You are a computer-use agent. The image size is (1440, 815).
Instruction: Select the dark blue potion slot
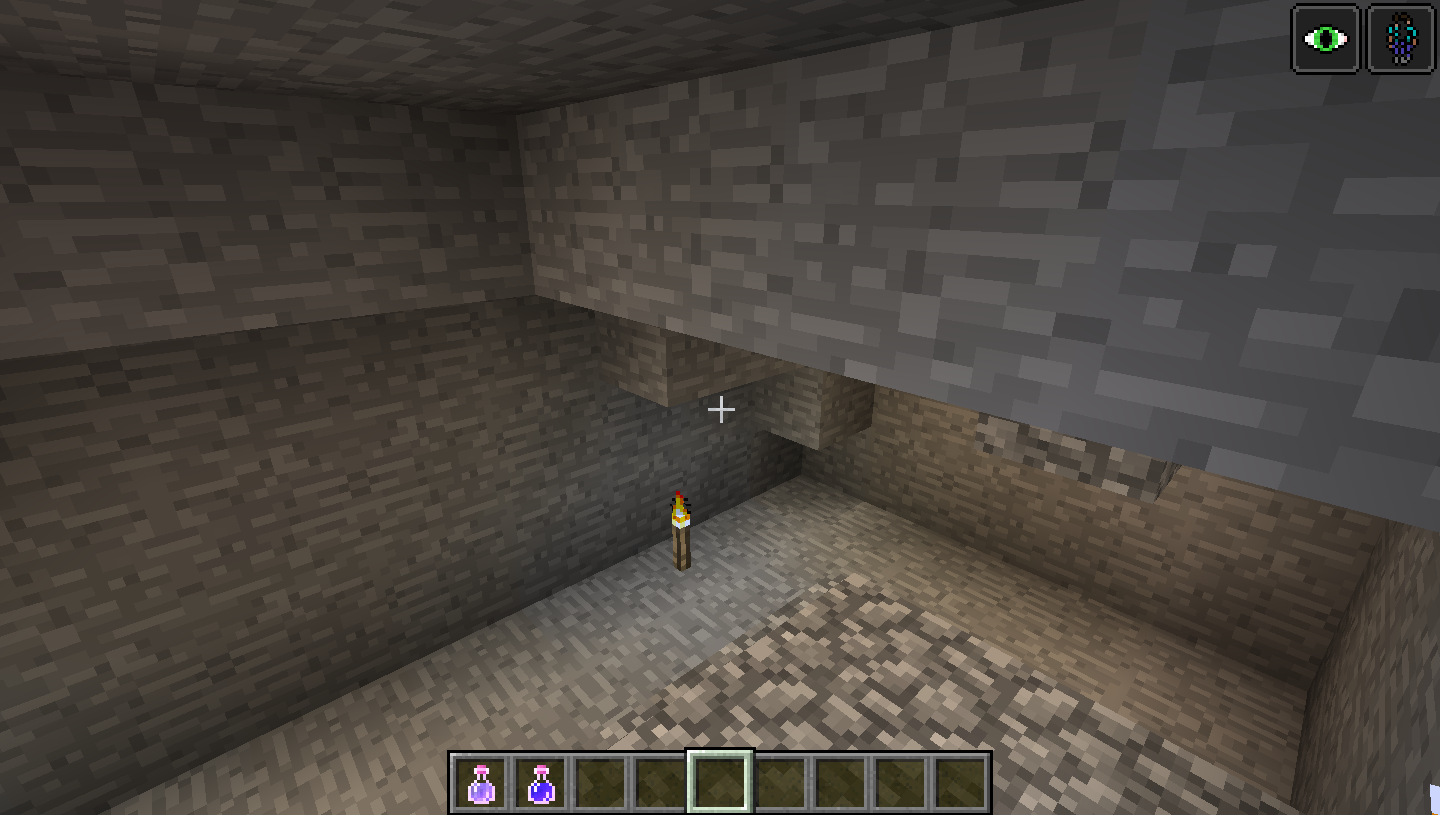tap(541, 783)
